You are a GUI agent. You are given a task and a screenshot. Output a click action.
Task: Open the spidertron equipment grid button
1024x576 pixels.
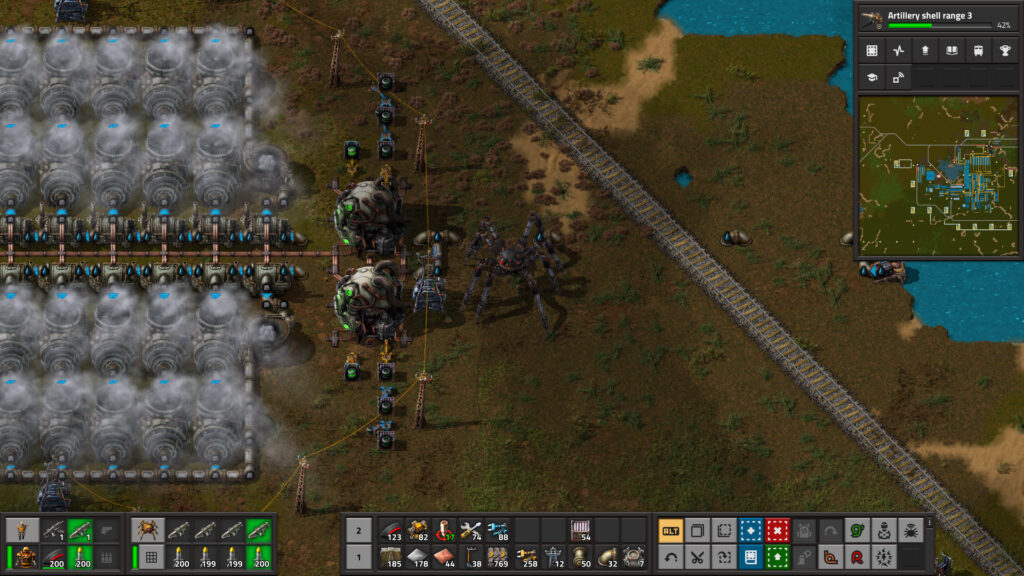pyautogui.click(x=152, y=556)
